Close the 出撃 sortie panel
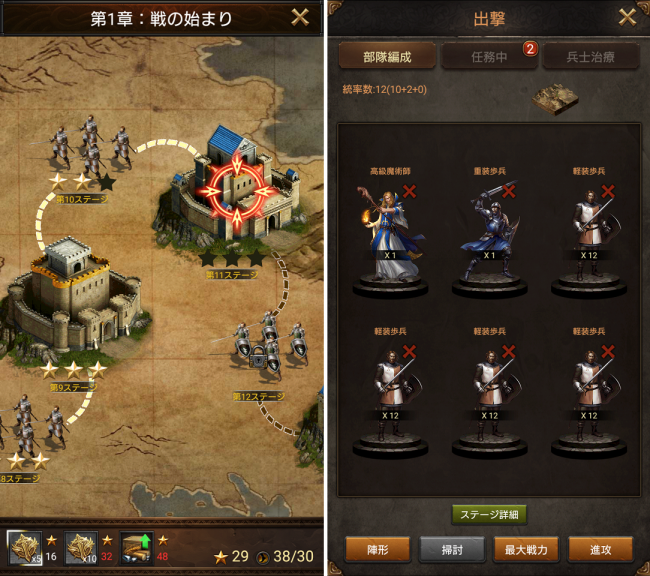 pyautogui.click(x=626, y=17)
